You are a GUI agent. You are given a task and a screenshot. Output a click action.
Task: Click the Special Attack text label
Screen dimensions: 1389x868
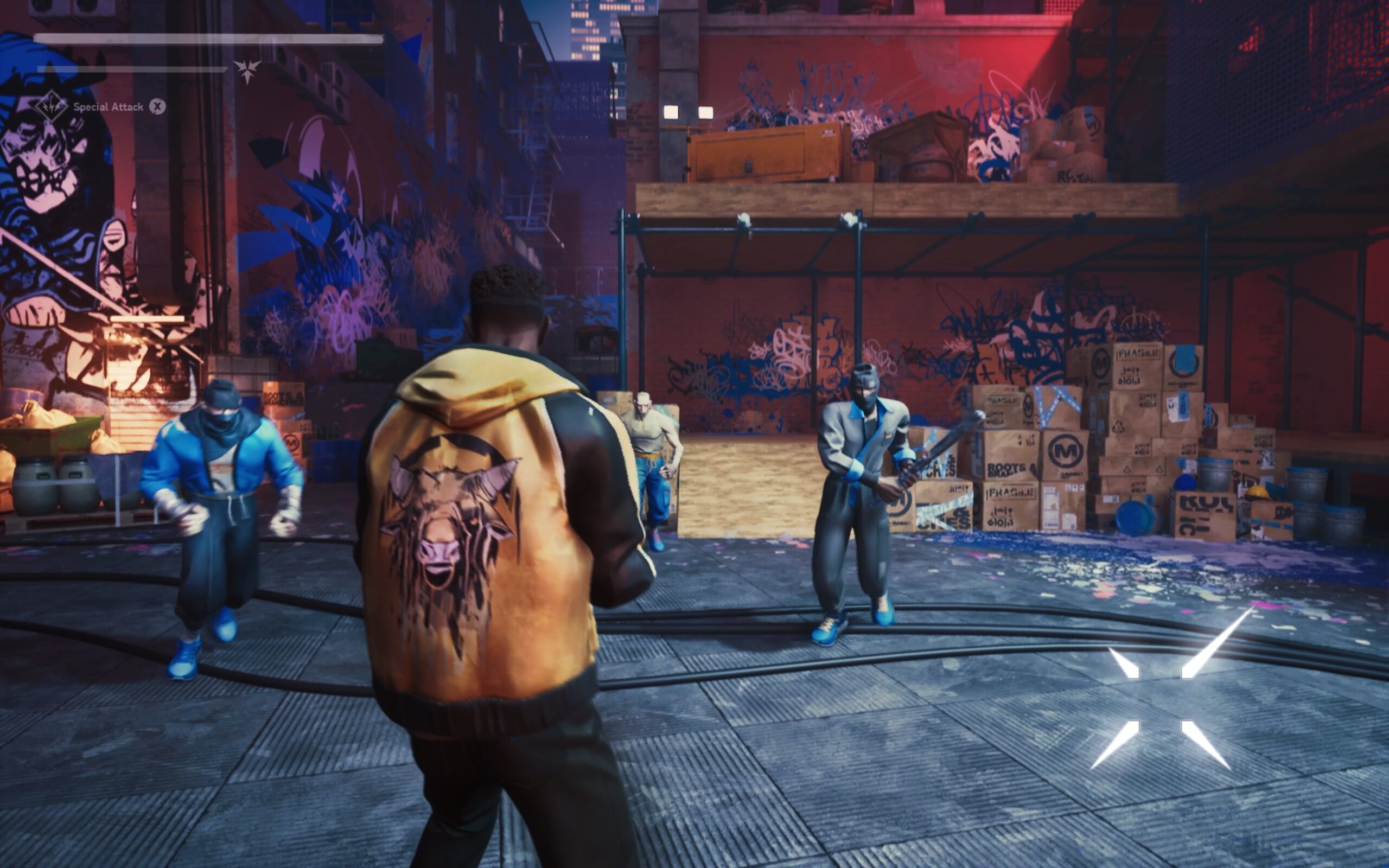point(108,106)
